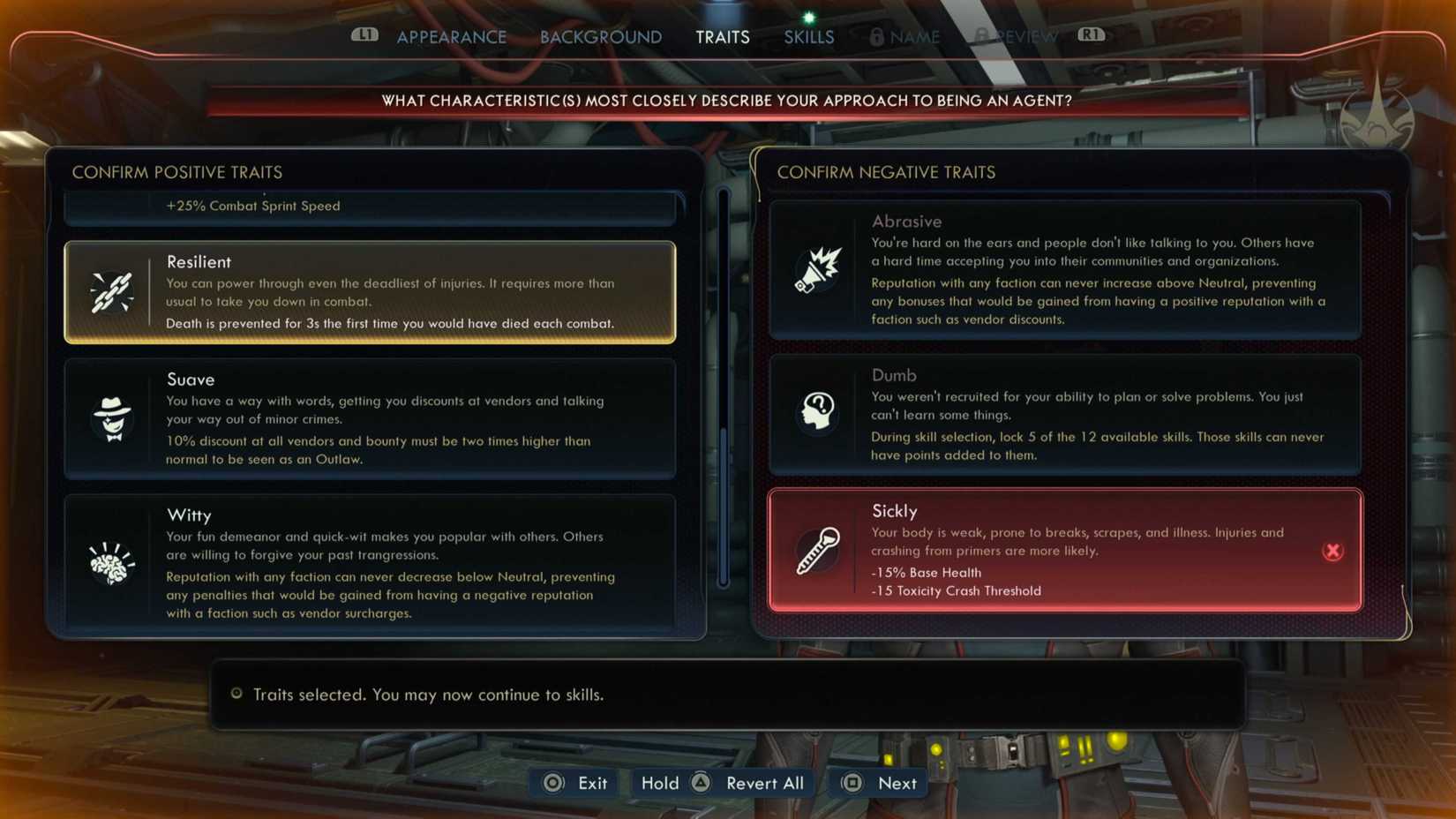
Task: Switch to the Skills tab
Action: [x=807, y=36]
